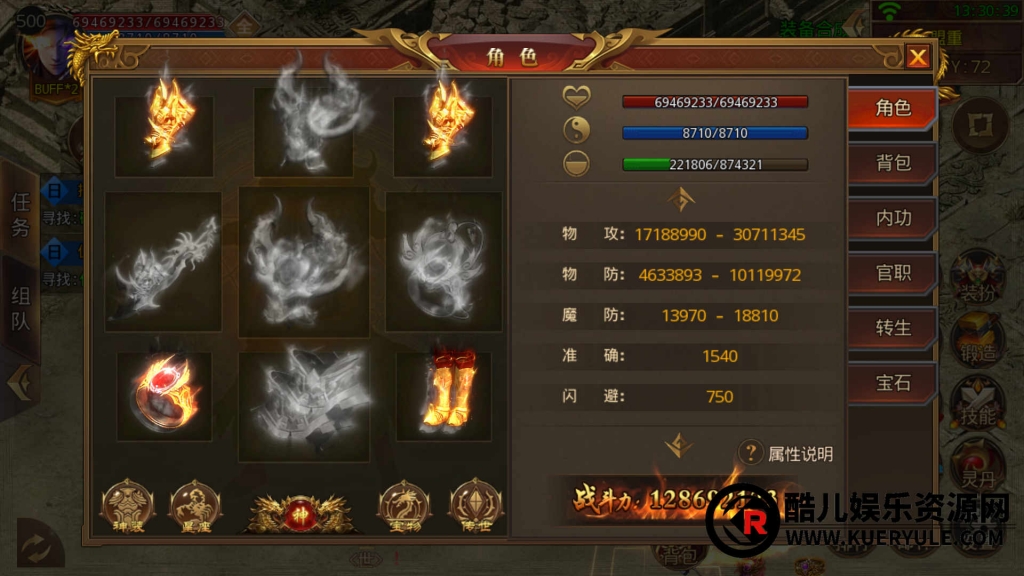Open the 星座 scorpion constellation button
The width and height of the screenshot is (1024, 576).
pos(196,507)
